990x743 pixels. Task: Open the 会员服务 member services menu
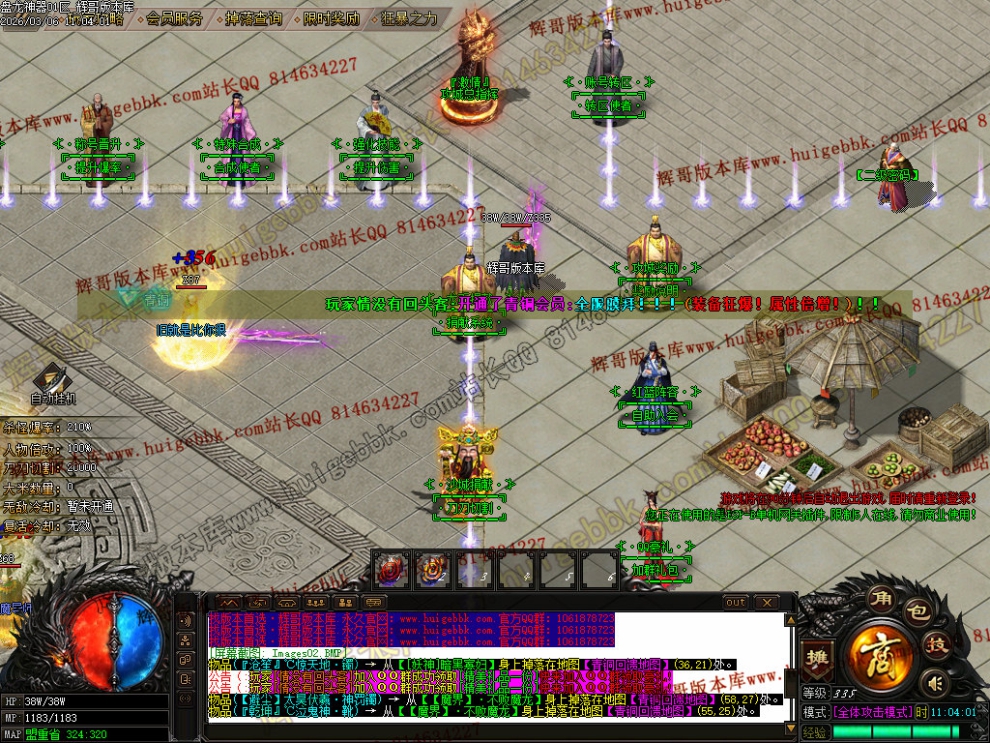(x=174, y=18)
